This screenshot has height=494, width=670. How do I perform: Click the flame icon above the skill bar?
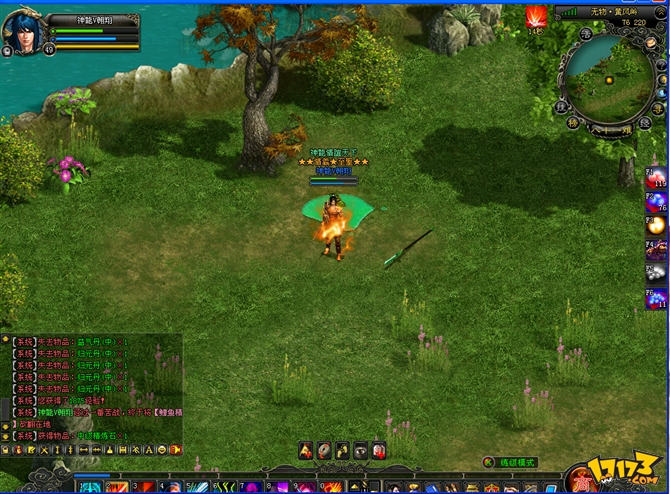click(307, 451)
